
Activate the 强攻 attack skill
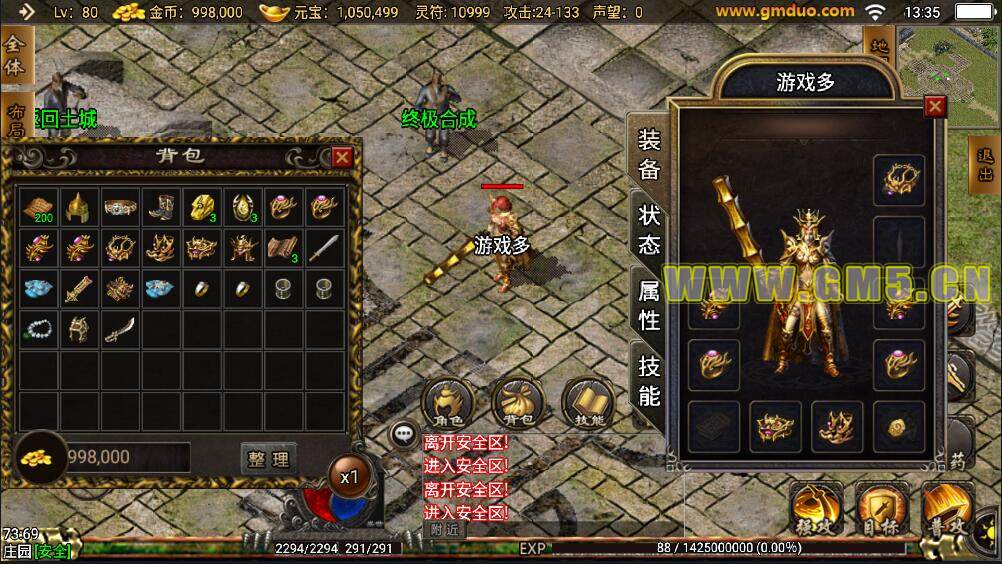pos(815,508)
